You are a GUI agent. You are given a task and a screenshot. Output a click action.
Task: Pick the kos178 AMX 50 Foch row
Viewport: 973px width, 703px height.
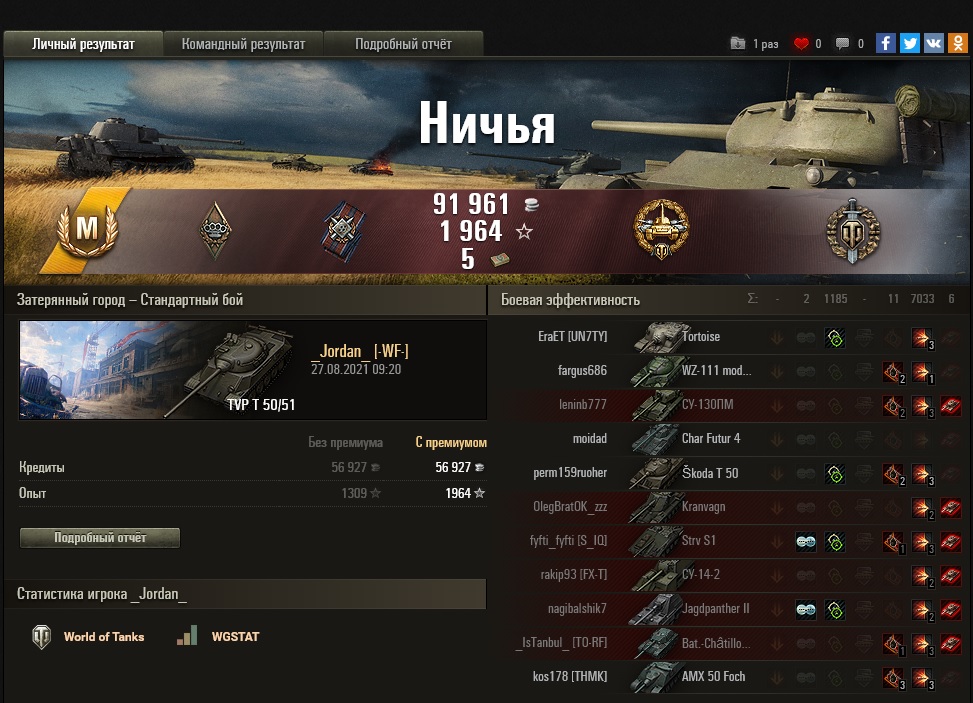click(700, 677)
